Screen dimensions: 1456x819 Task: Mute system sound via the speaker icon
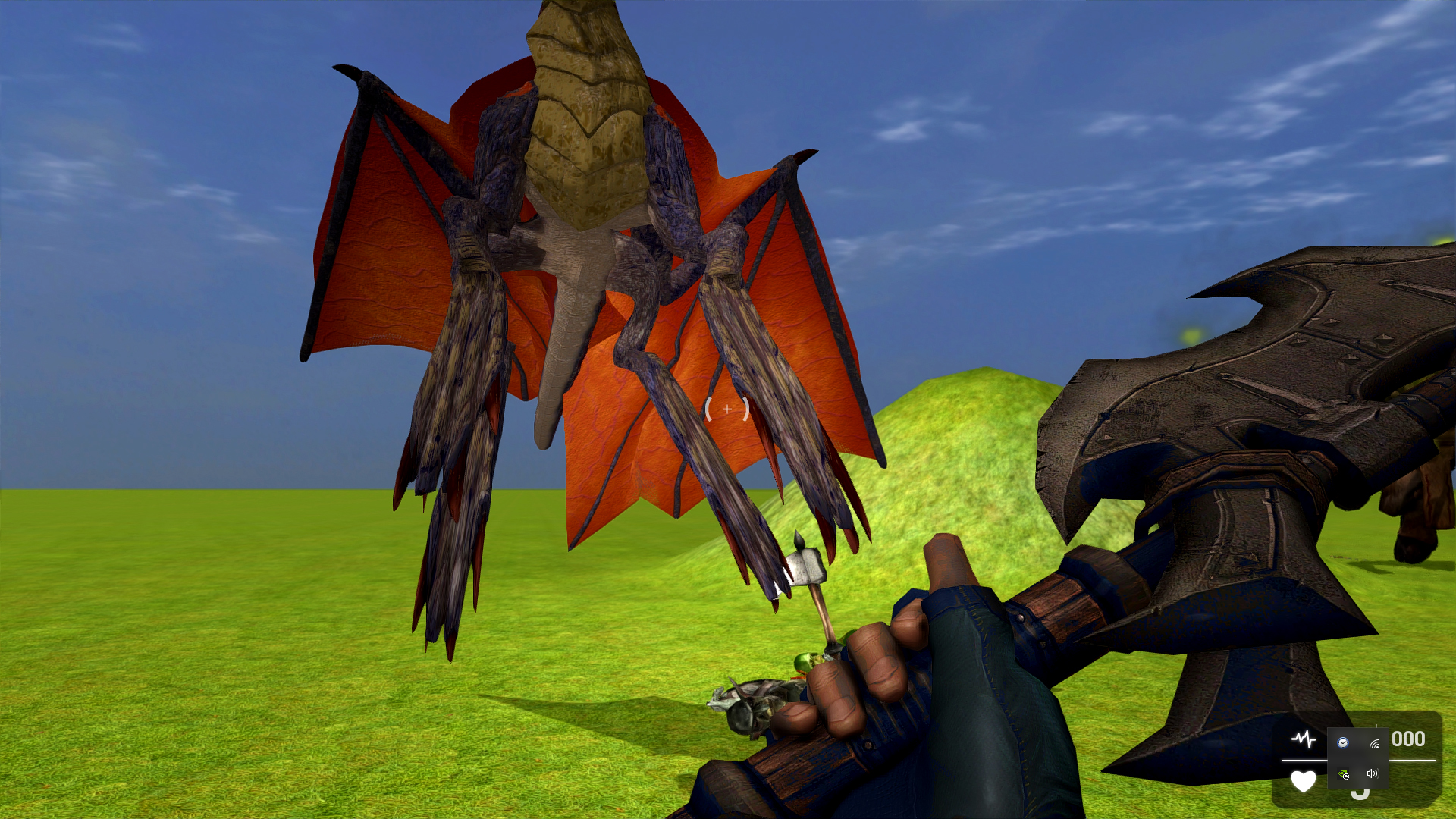[1373, 776]
